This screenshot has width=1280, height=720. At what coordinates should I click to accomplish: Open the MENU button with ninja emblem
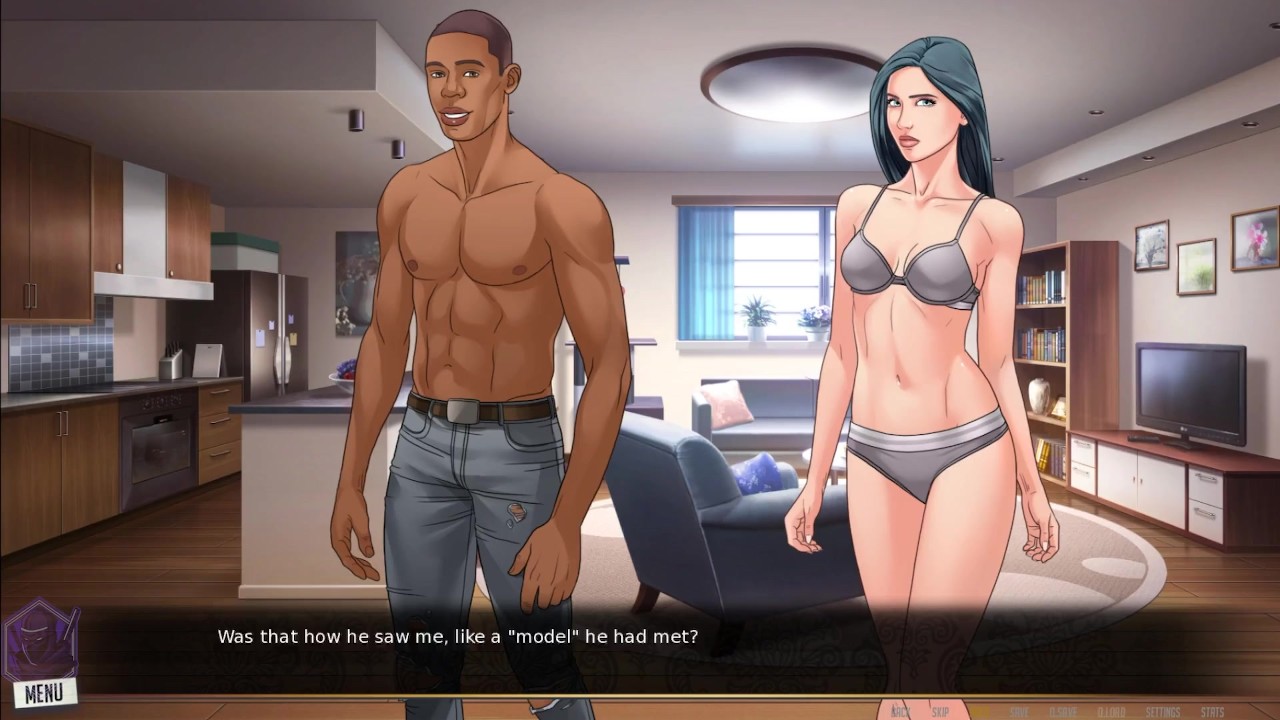click(42, 689)
